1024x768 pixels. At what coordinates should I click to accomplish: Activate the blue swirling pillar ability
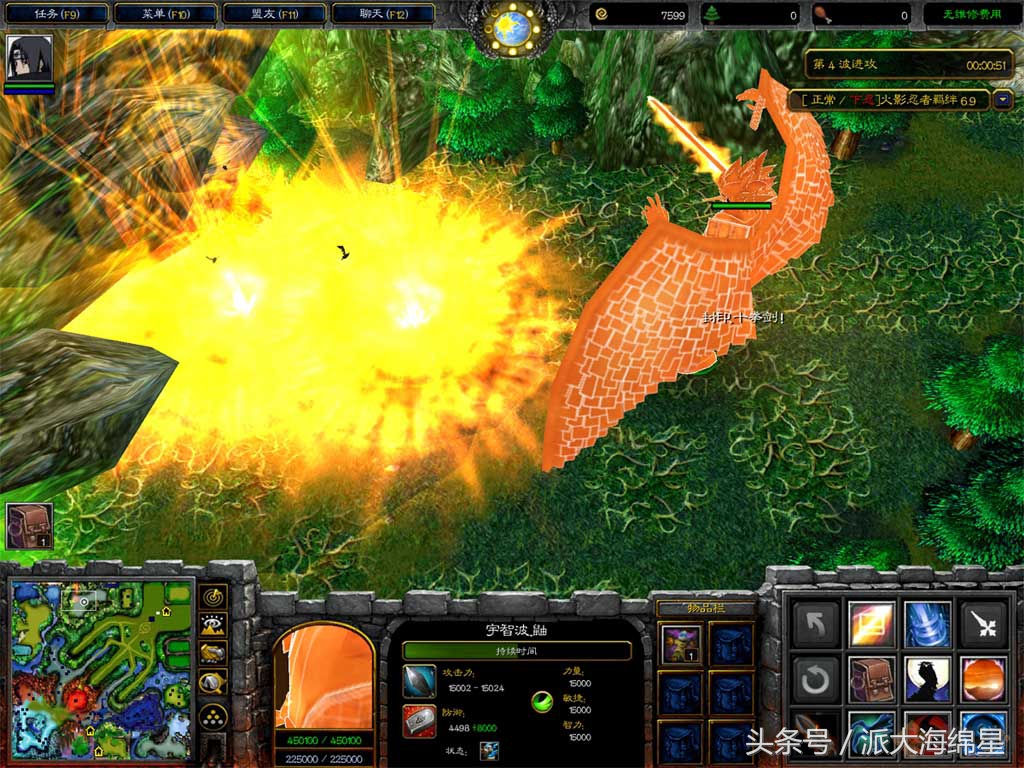tap(926, 624)
